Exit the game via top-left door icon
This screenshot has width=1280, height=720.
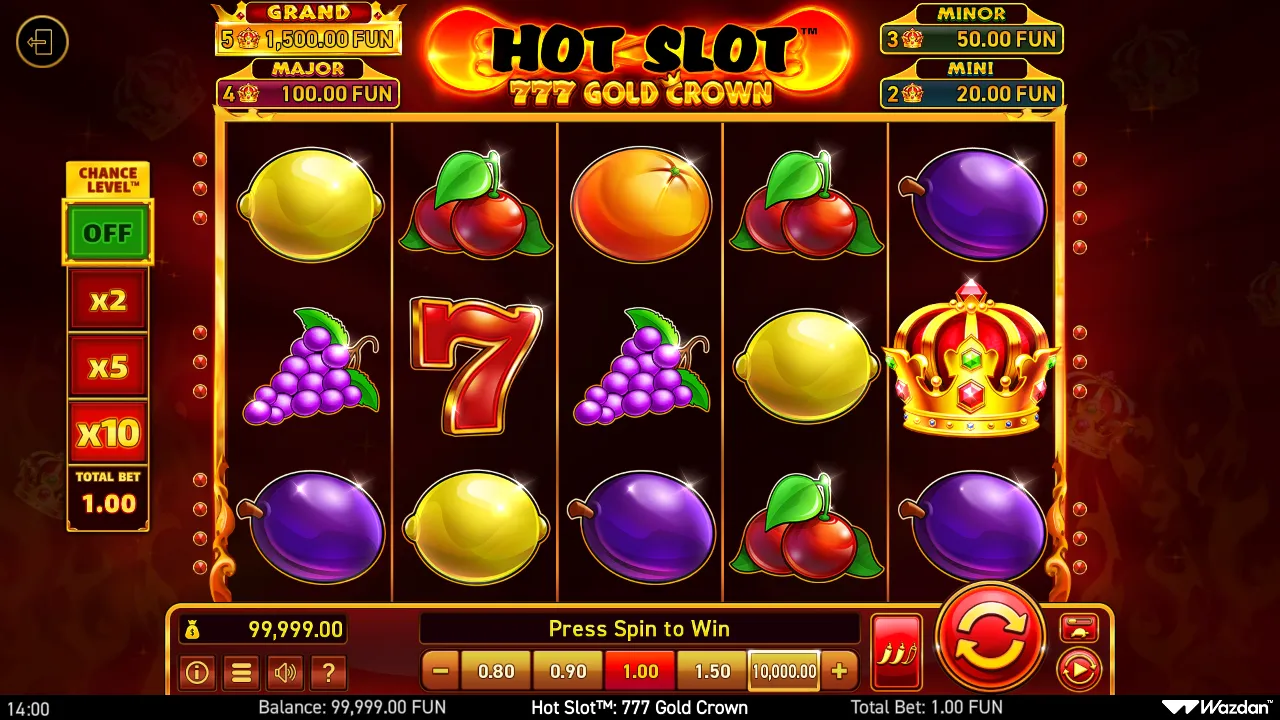point(42,43)
